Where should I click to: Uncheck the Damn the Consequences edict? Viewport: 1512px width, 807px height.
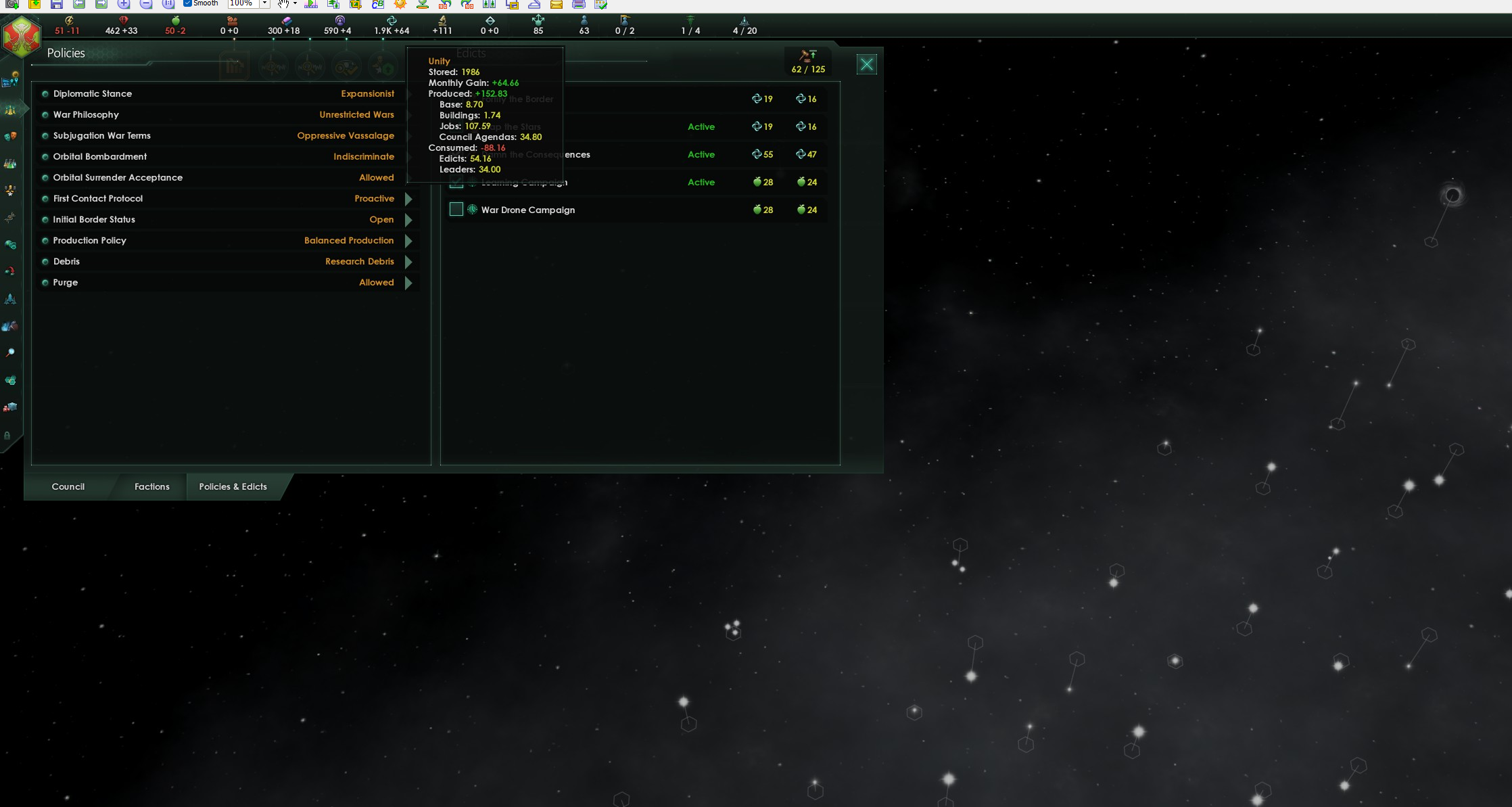[x=456, y=154]
